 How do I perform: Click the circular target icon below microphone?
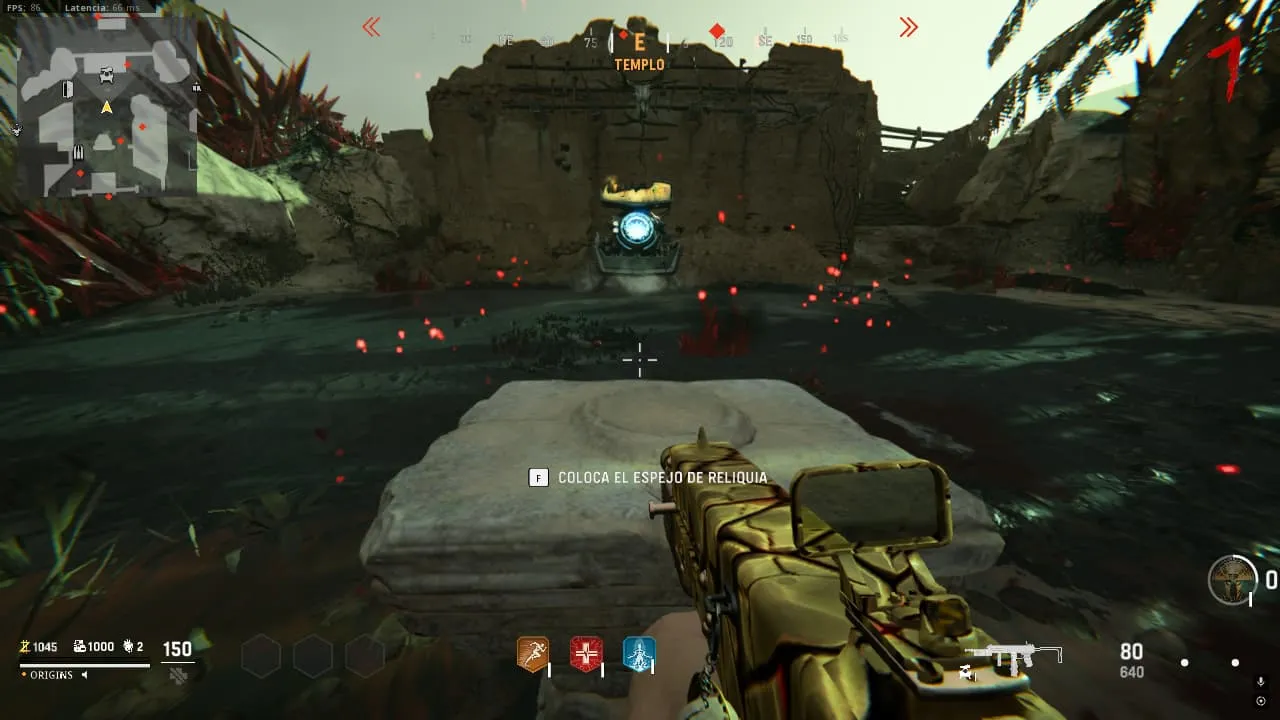[x=1260, y=700]
